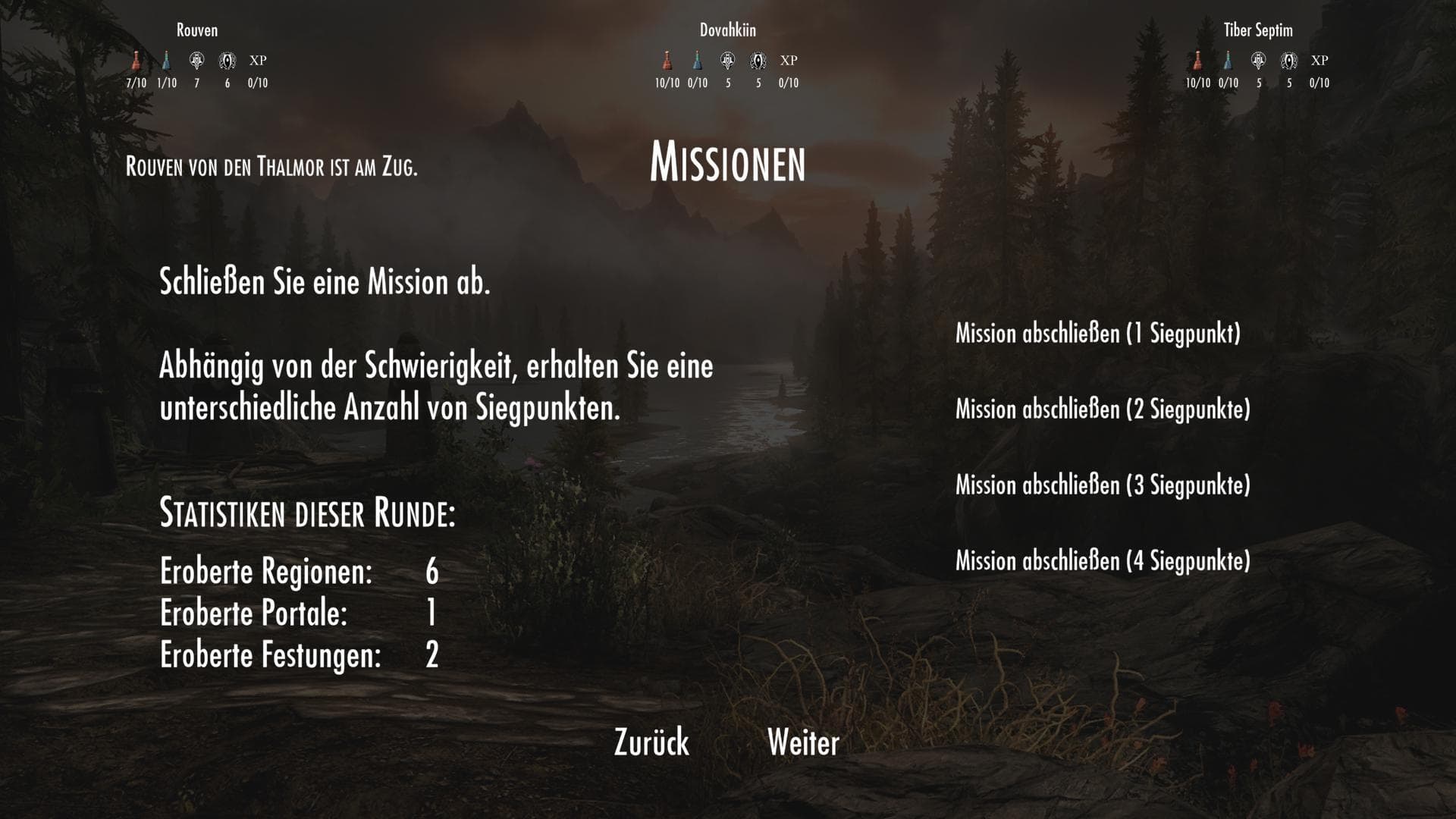The width and height of the screenshot is (1456, 819).
Task: Select Mission abschließen with 3 Siegpunkte
Action: (1102, 485)
